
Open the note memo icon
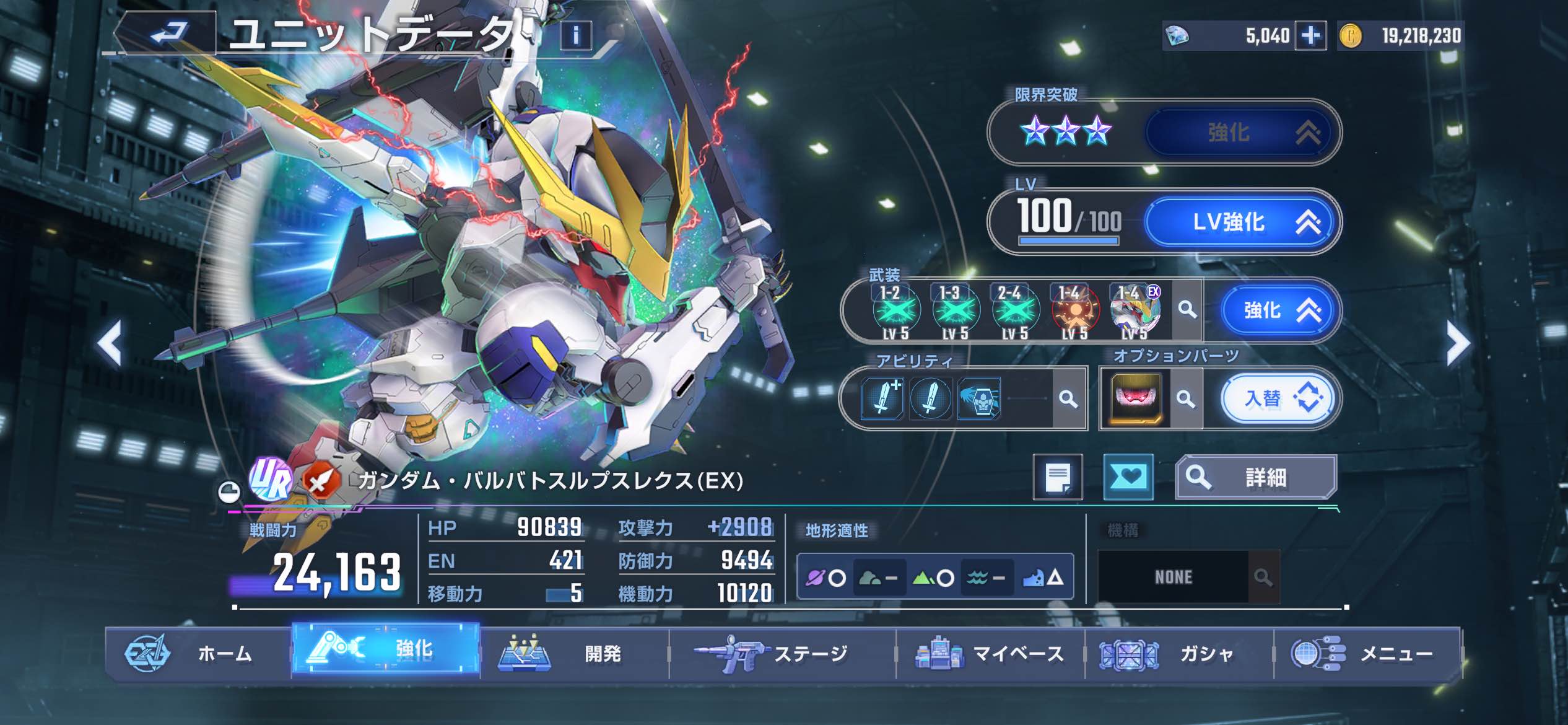[1058, 477]
